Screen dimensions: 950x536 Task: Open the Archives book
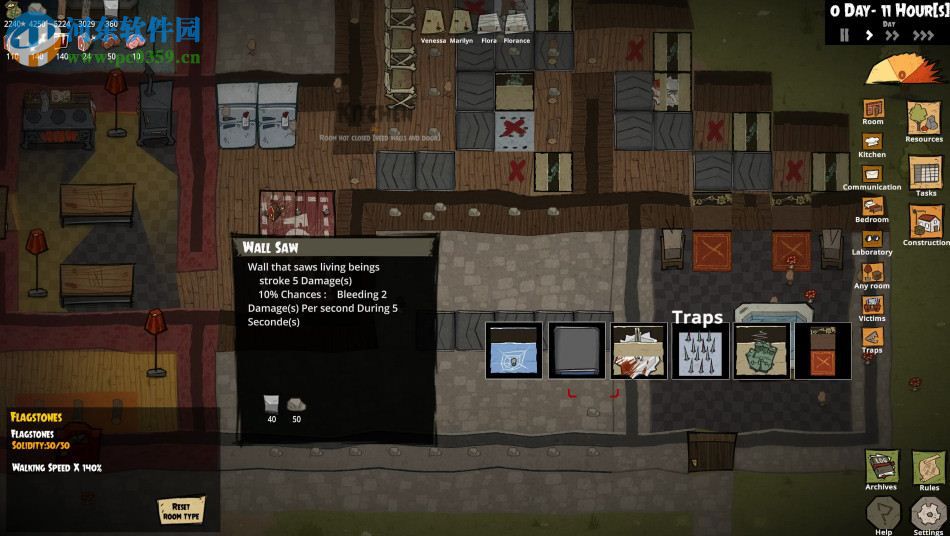point(881,468)
